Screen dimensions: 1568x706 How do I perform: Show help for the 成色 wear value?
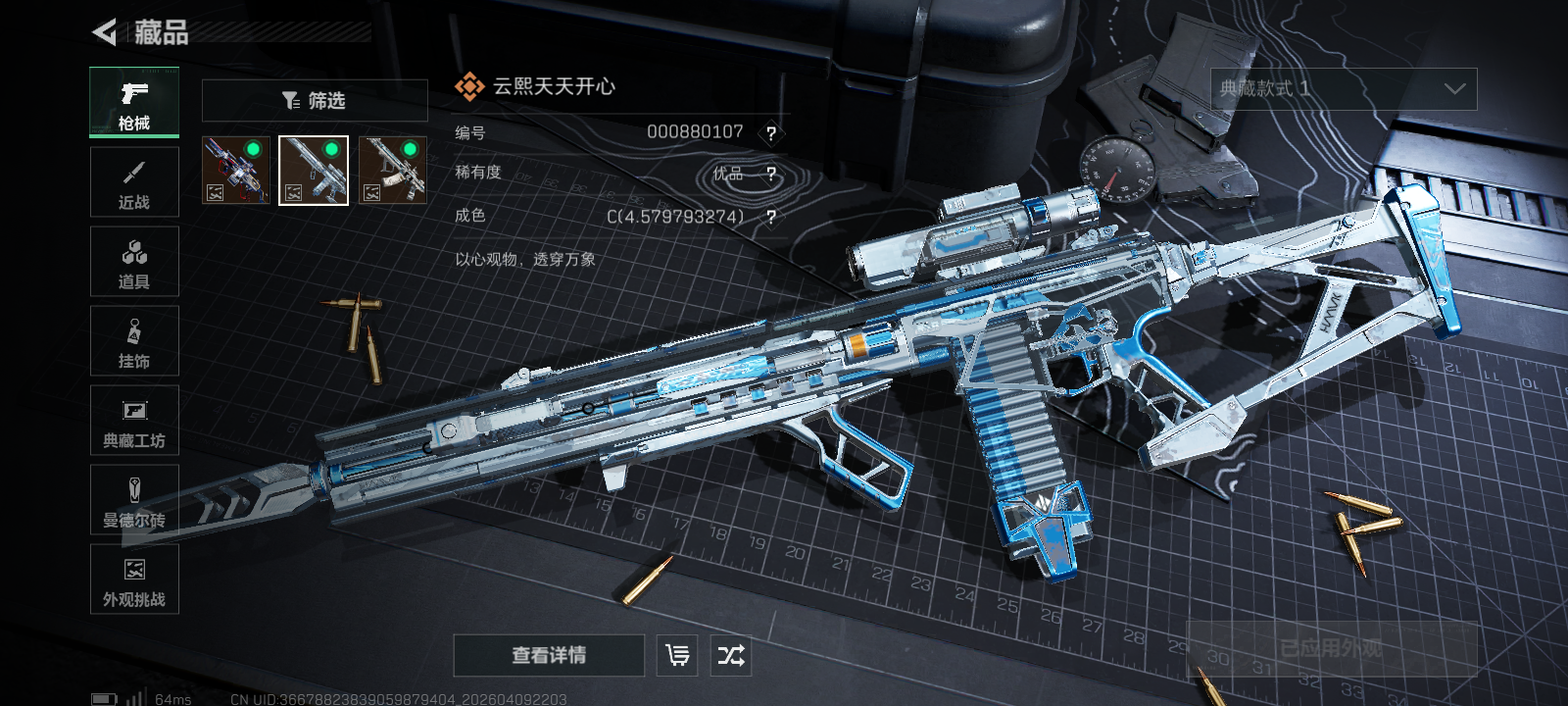tap(771, 218)
